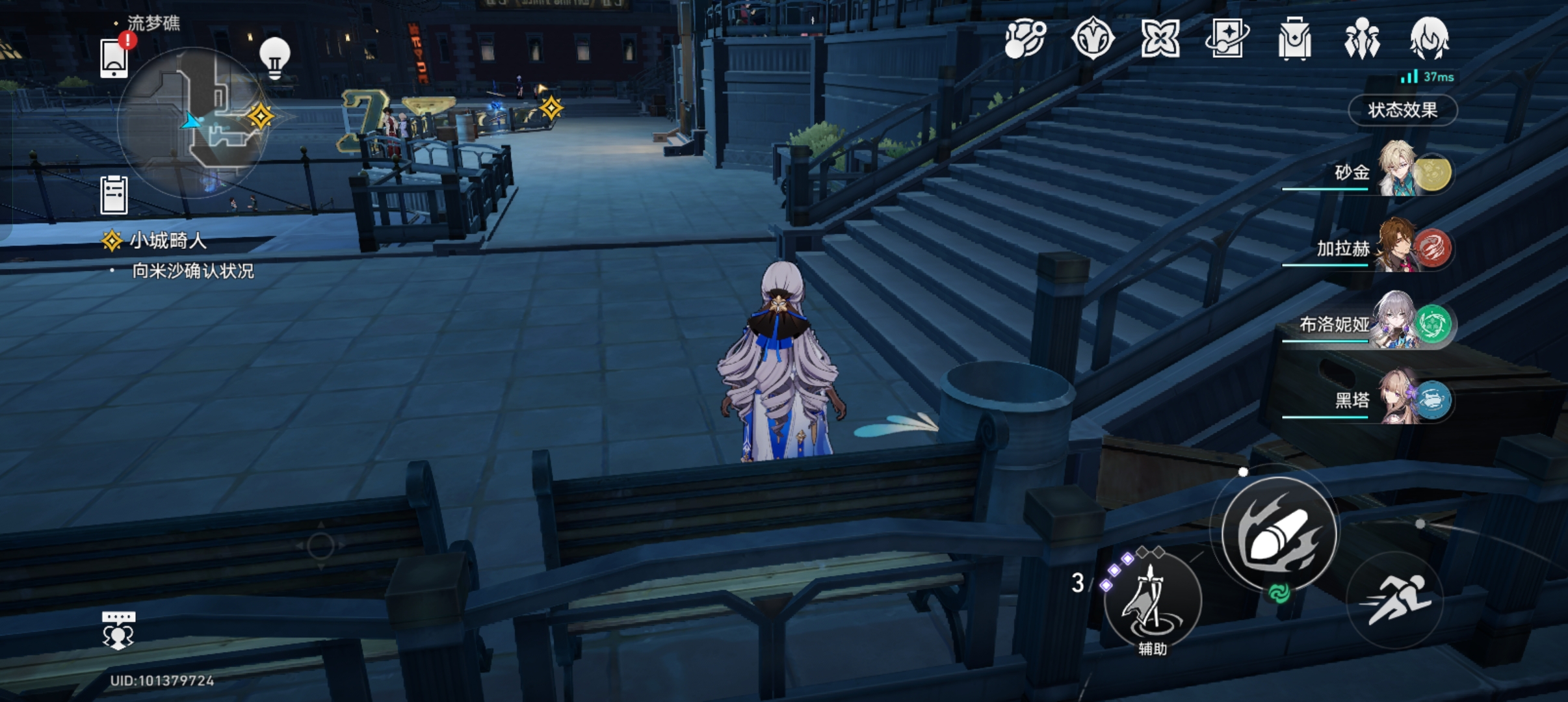Switch to party member 黑塔
The height and width of the screenshot is (702, 1568).
(1398, 398)
